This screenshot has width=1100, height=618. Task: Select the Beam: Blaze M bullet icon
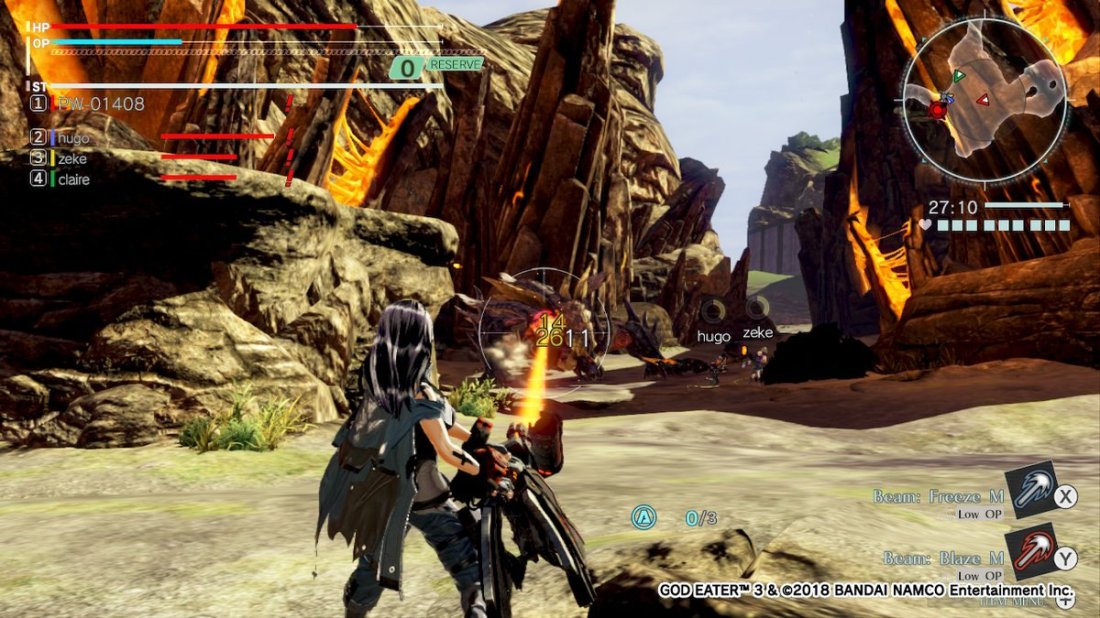point(1030,552)
